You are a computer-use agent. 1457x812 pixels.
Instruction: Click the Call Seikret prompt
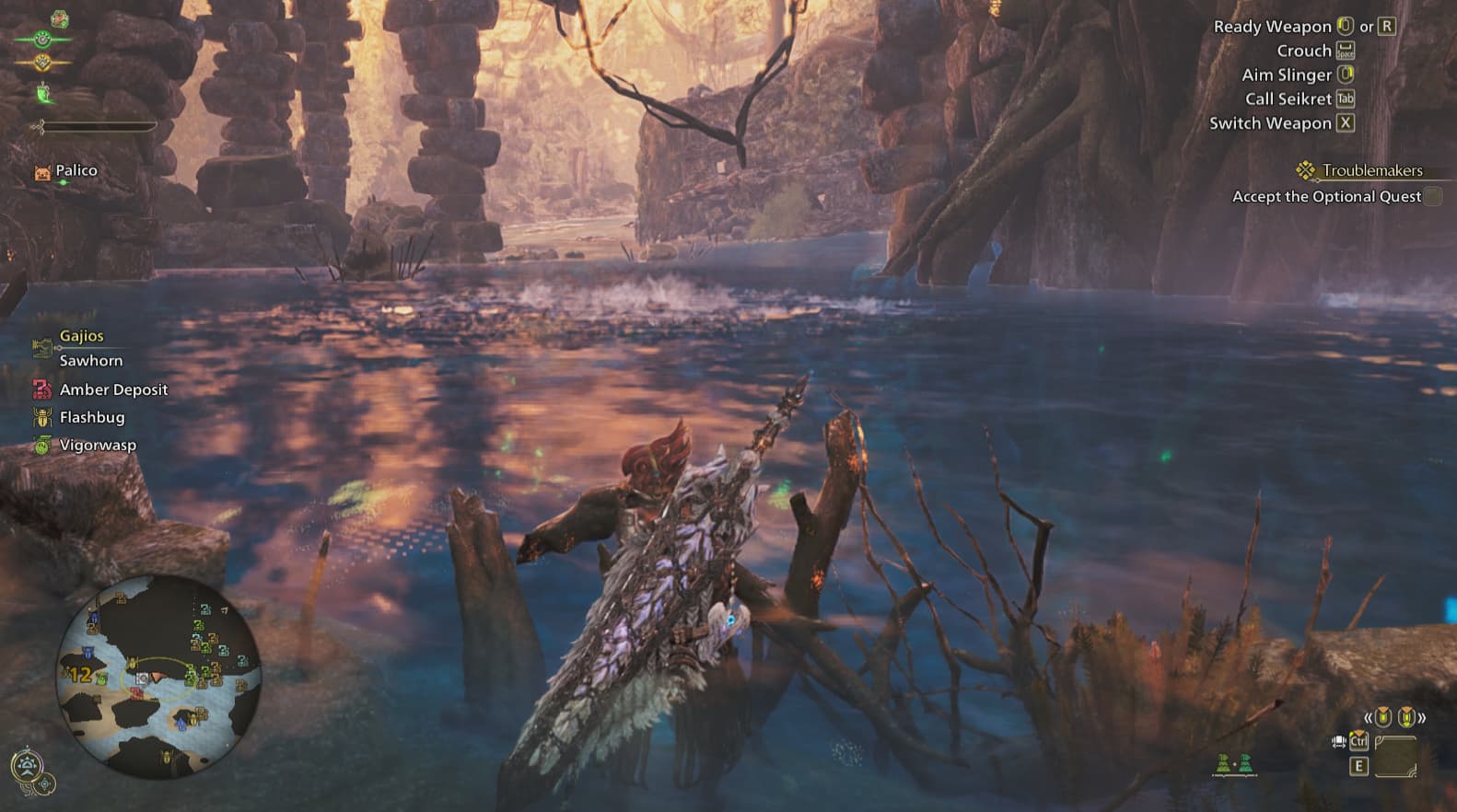(x=1288, y=99)
